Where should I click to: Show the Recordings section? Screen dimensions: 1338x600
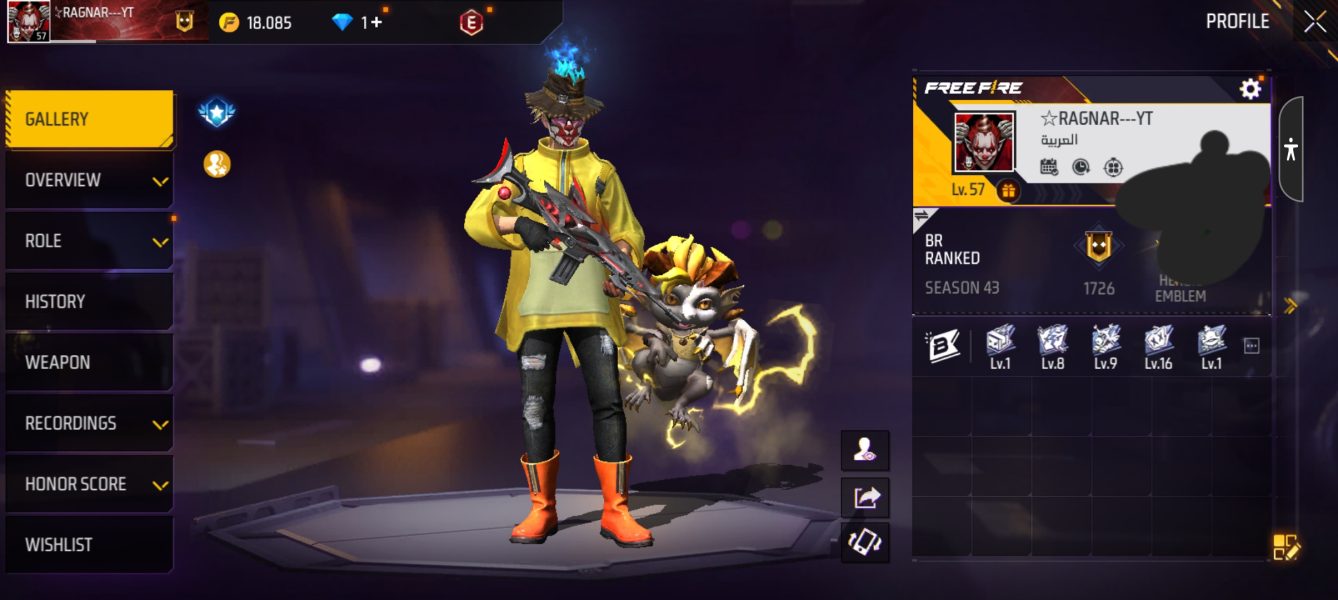coord(89,424)
